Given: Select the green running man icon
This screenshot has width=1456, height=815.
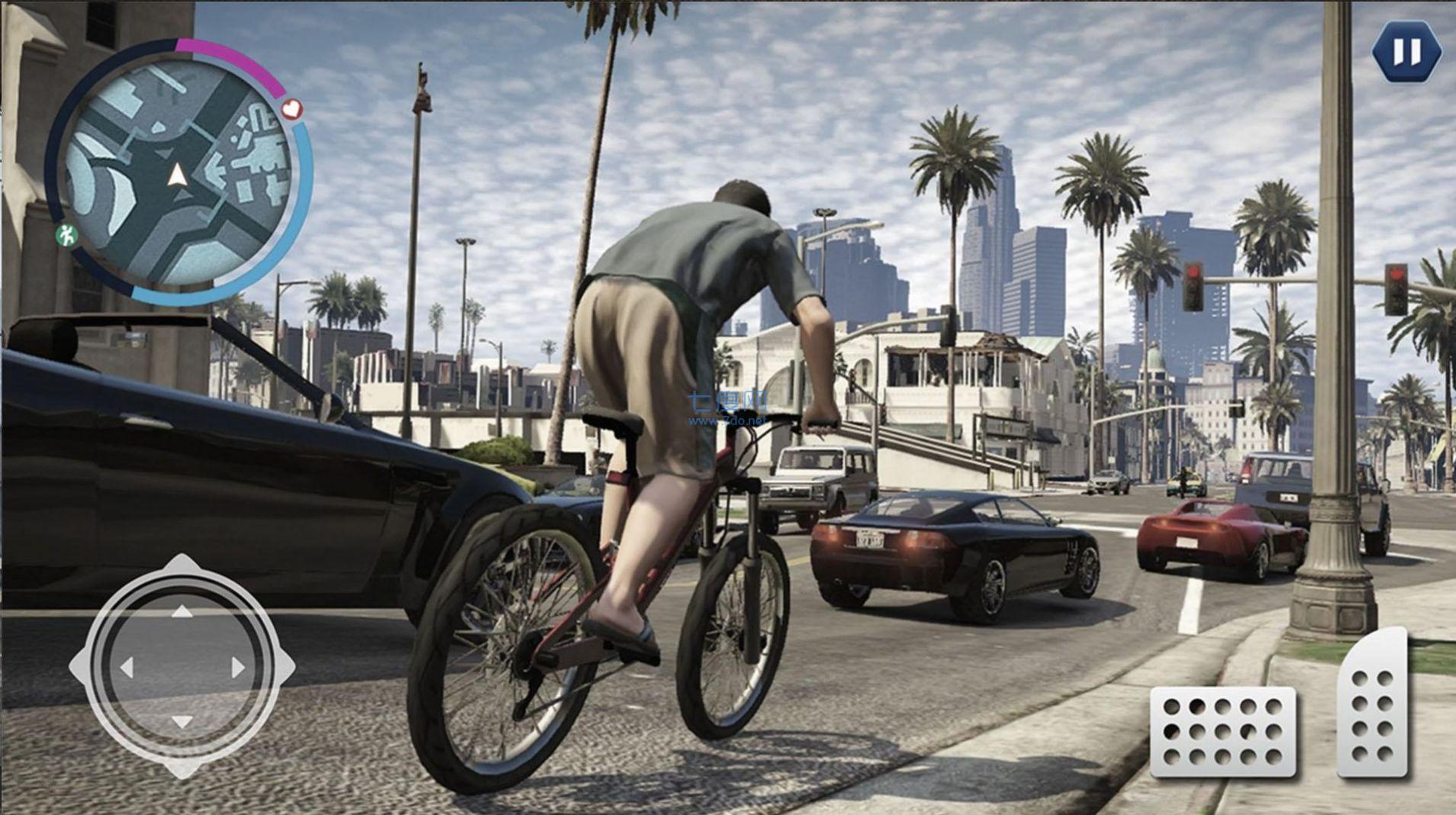Looking at the screenshot, I should [68, 235].
